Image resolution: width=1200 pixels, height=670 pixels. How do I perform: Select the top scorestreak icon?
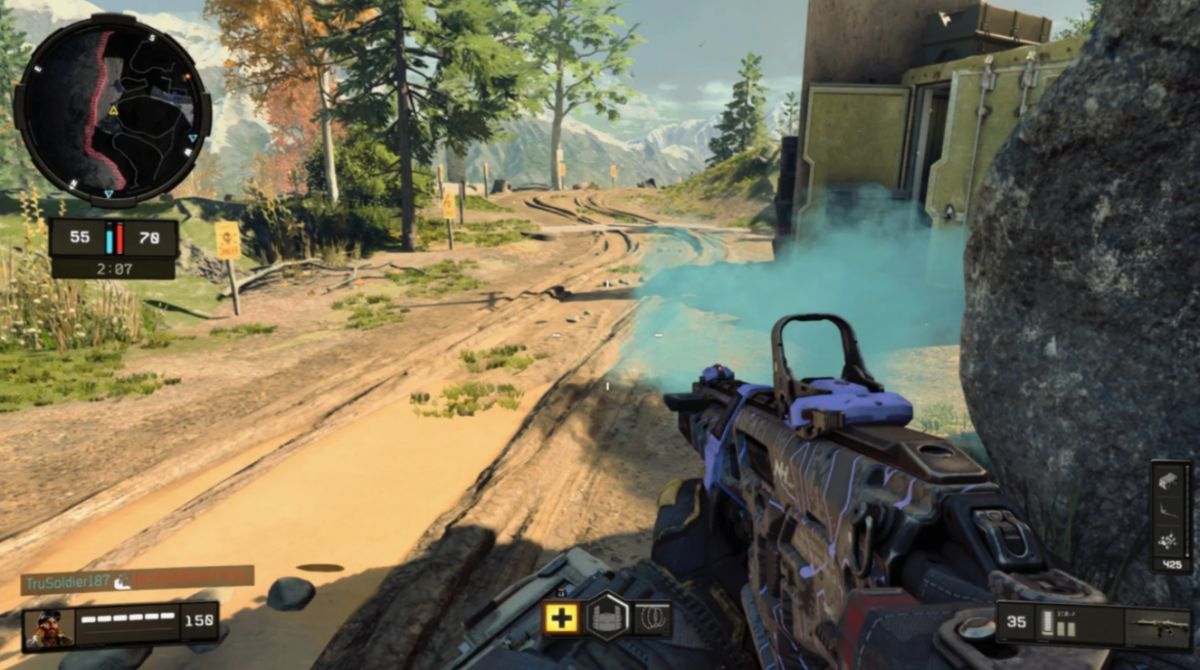pos(1170,480)
